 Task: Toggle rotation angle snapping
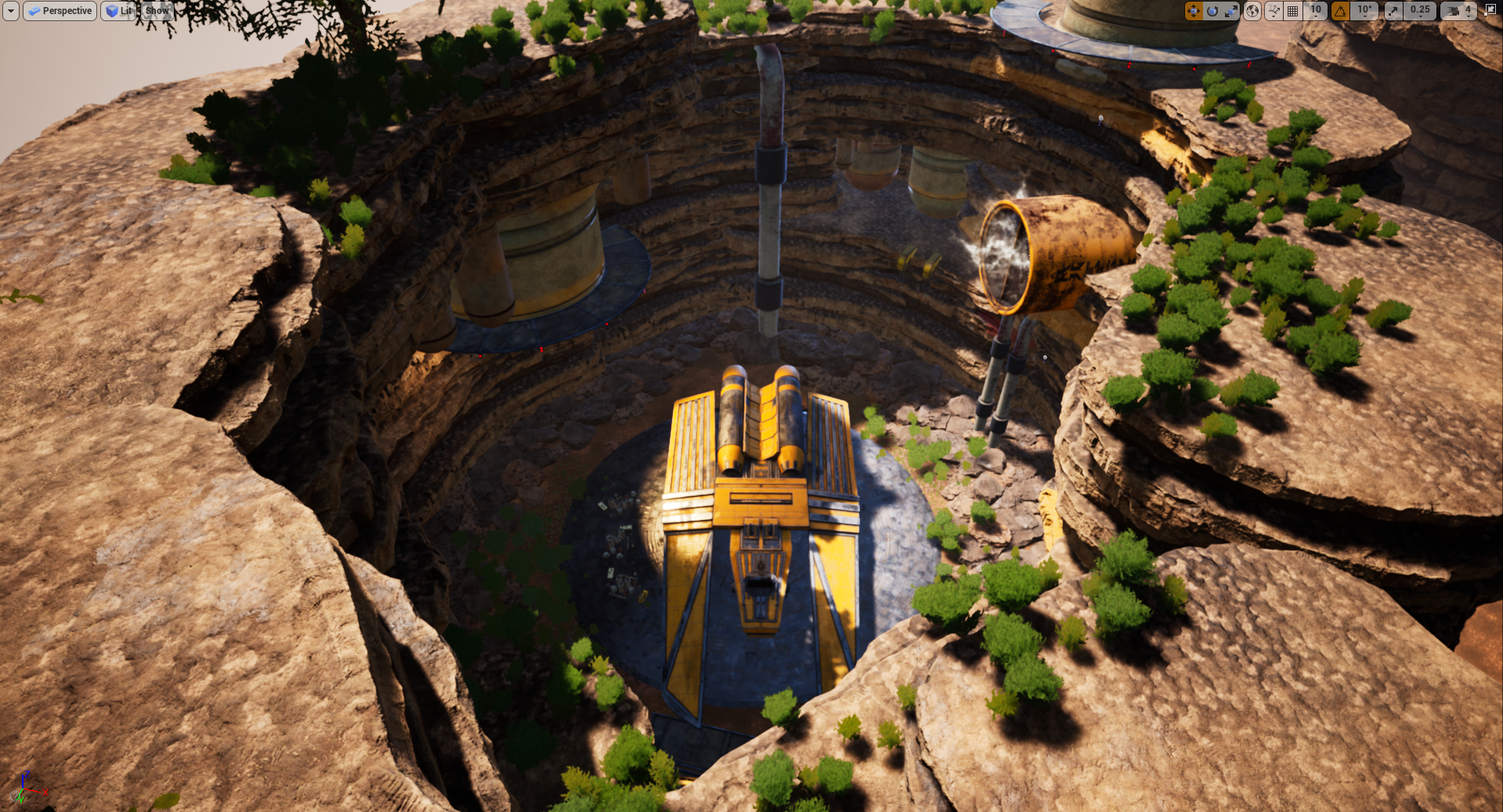point(1340,11)
